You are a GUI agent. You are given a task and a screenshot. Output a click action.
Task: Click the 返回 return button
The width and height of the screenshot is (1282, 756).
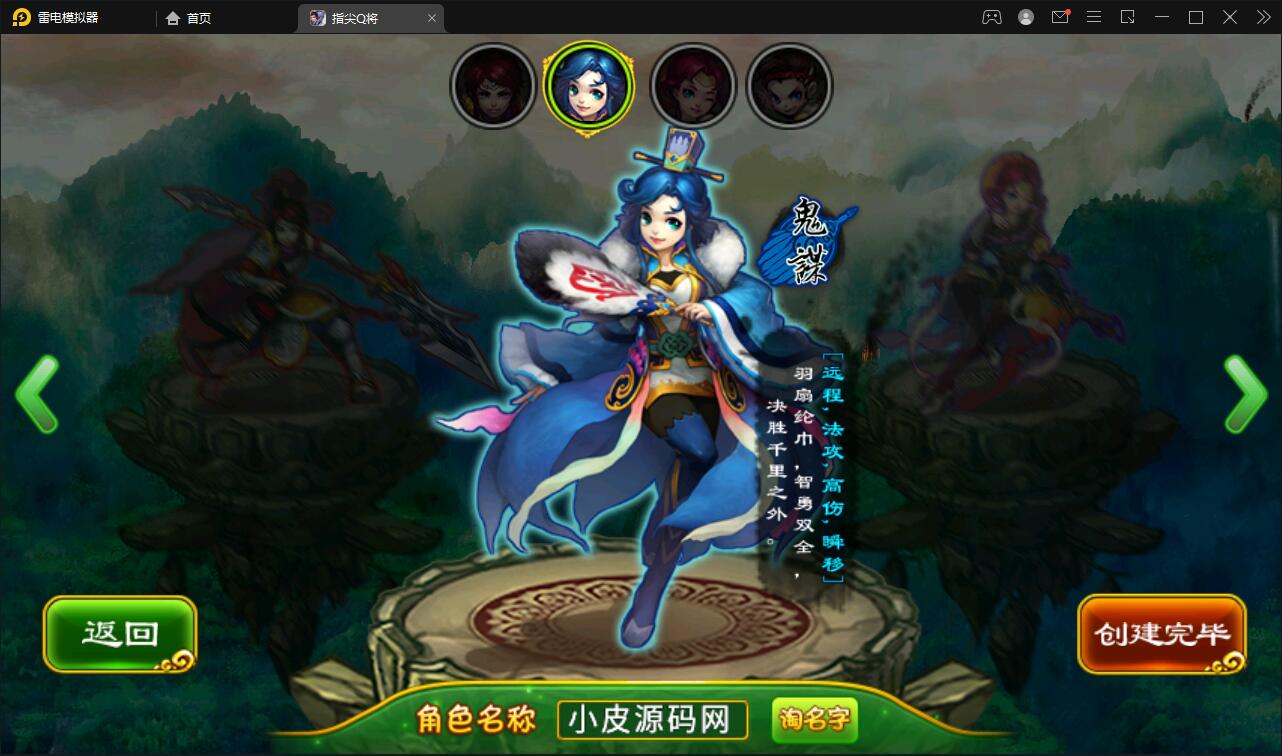coord(119,633)
